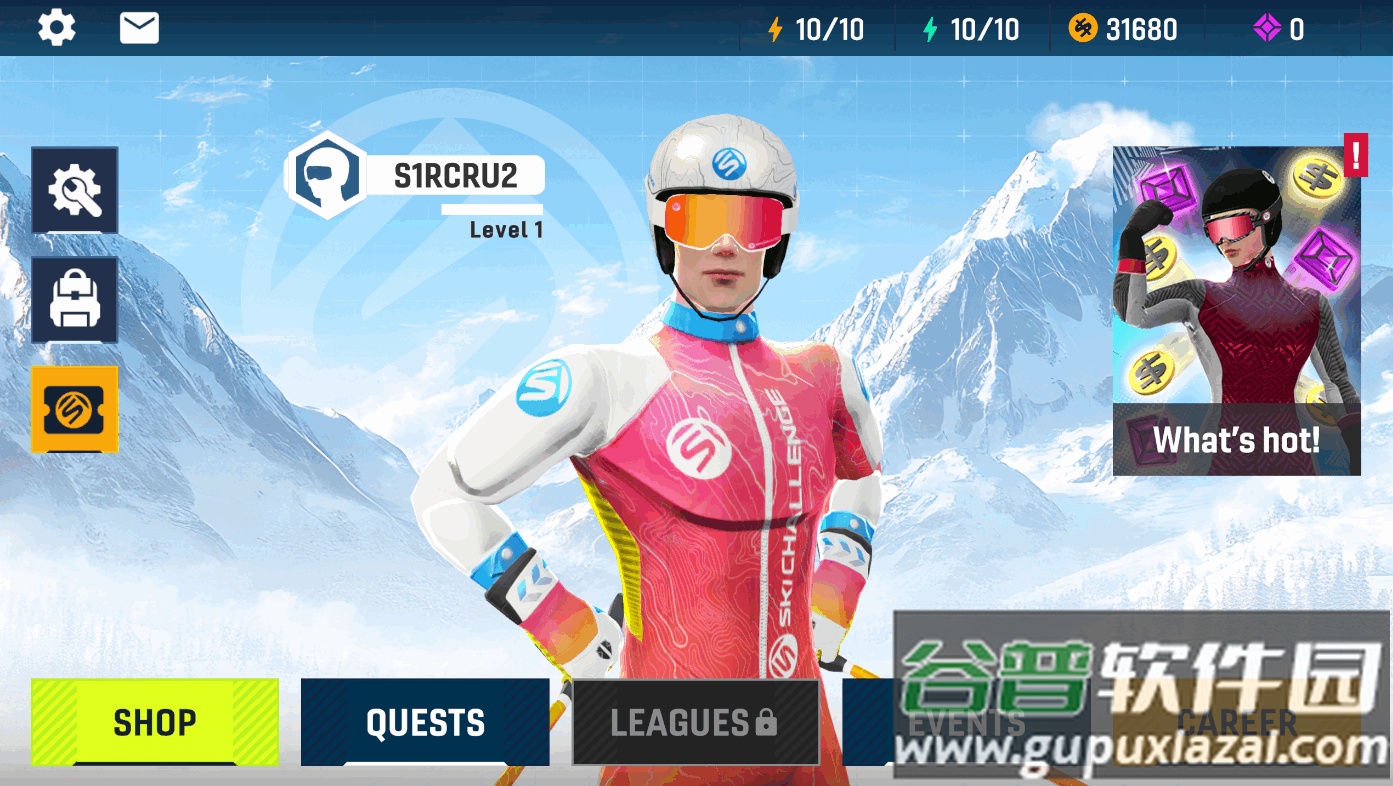Select the locked LEAGUES button
Screen dimensions: 1393x786
[695, 722]
